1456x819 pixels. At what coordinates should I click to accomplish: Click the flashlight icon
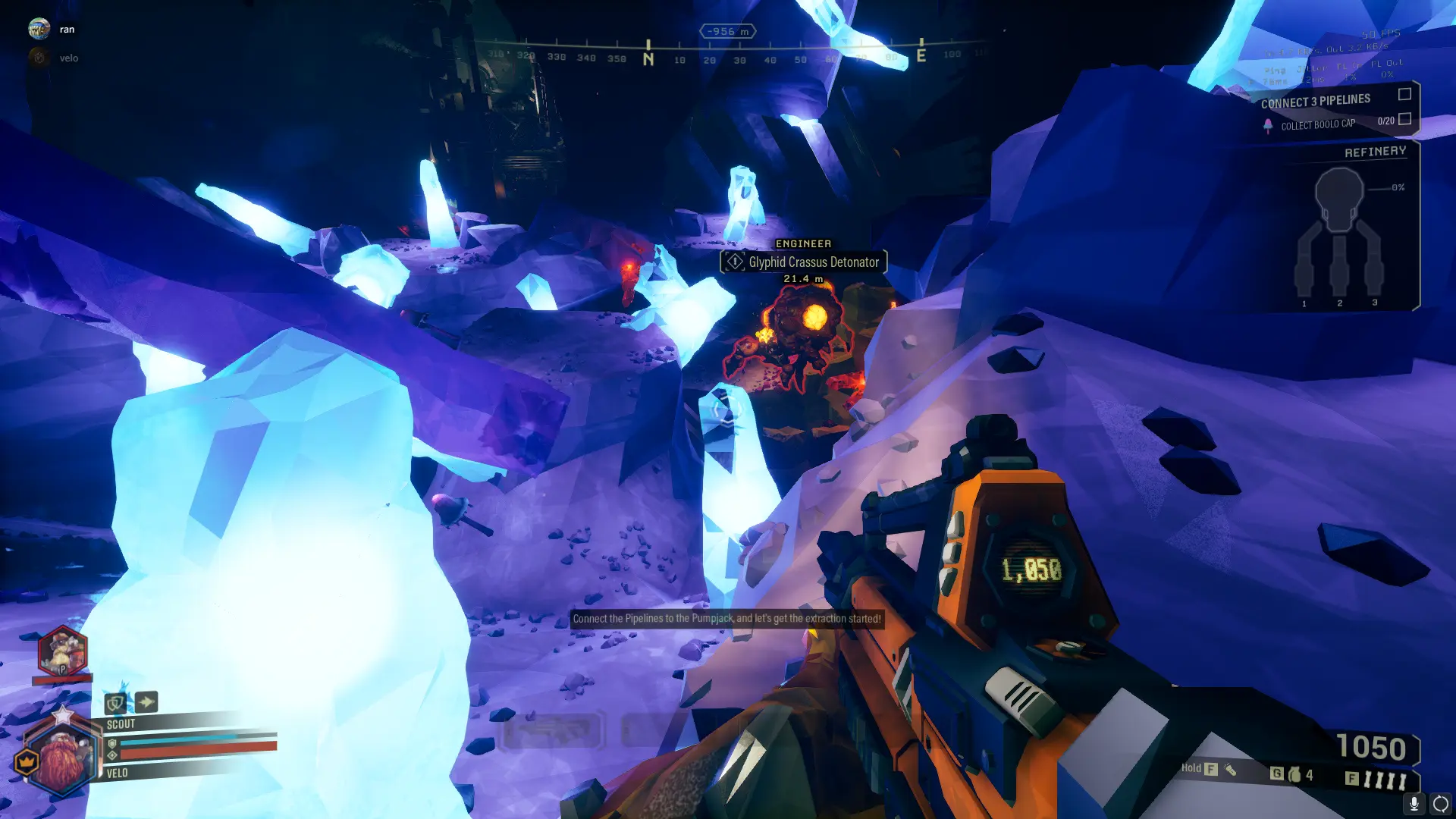pyautogui.click(x=1230, y=770)
